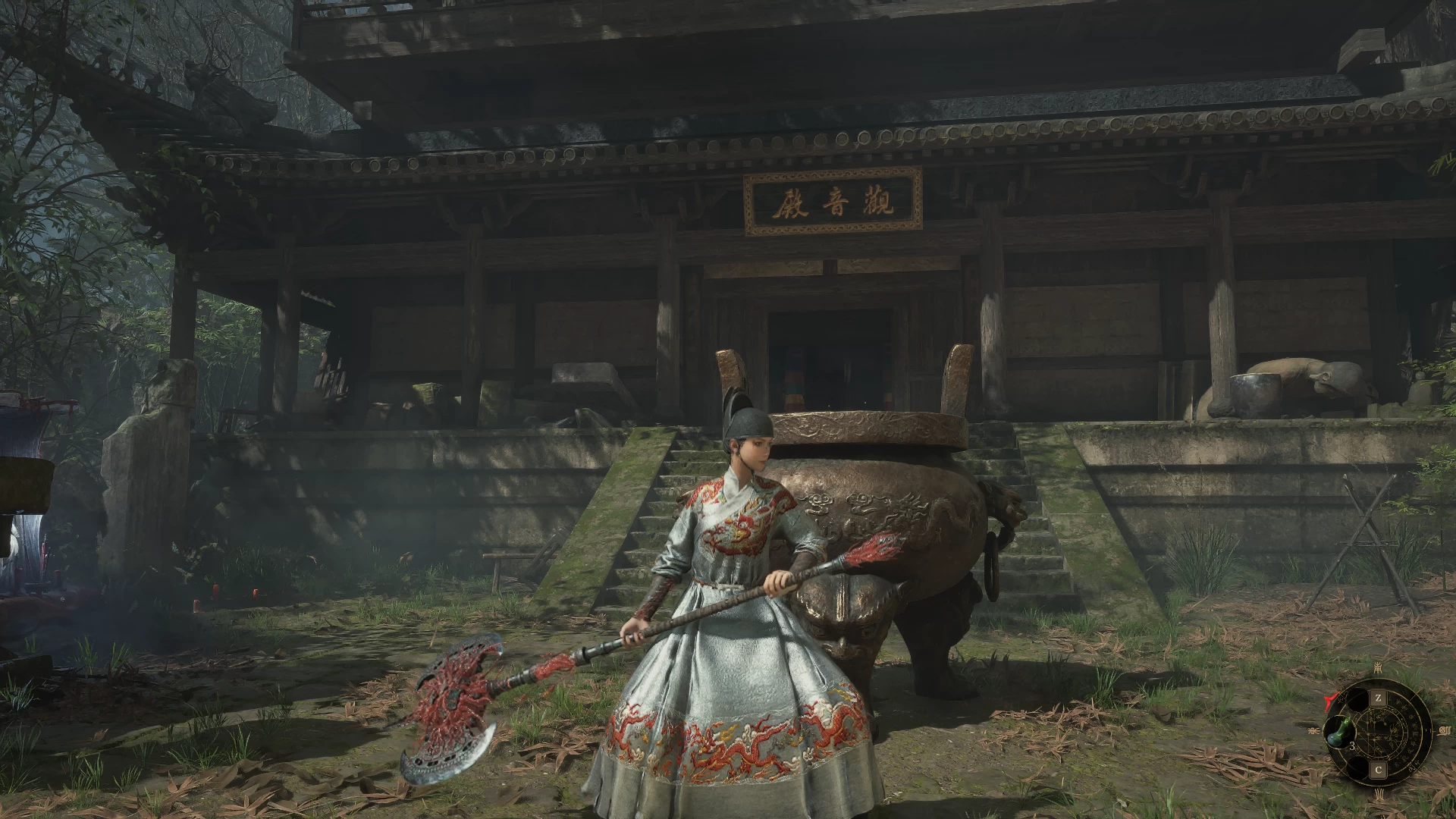Click the Z skill slot on the compass wheel
Screen dimensions: 1456x819
point(1379,698)
